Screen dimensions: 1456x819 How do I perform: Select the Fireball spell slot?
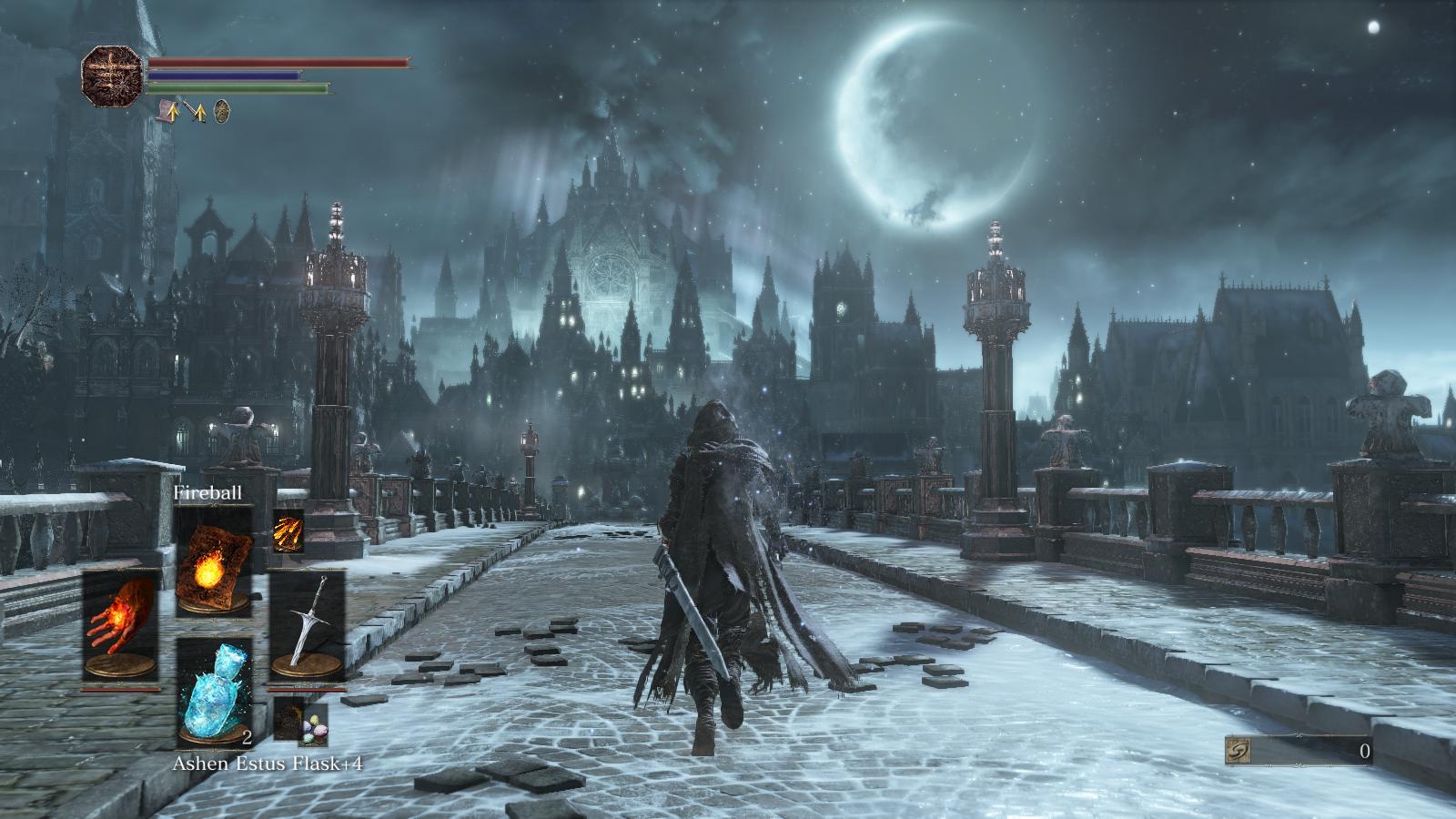point(213,561)
